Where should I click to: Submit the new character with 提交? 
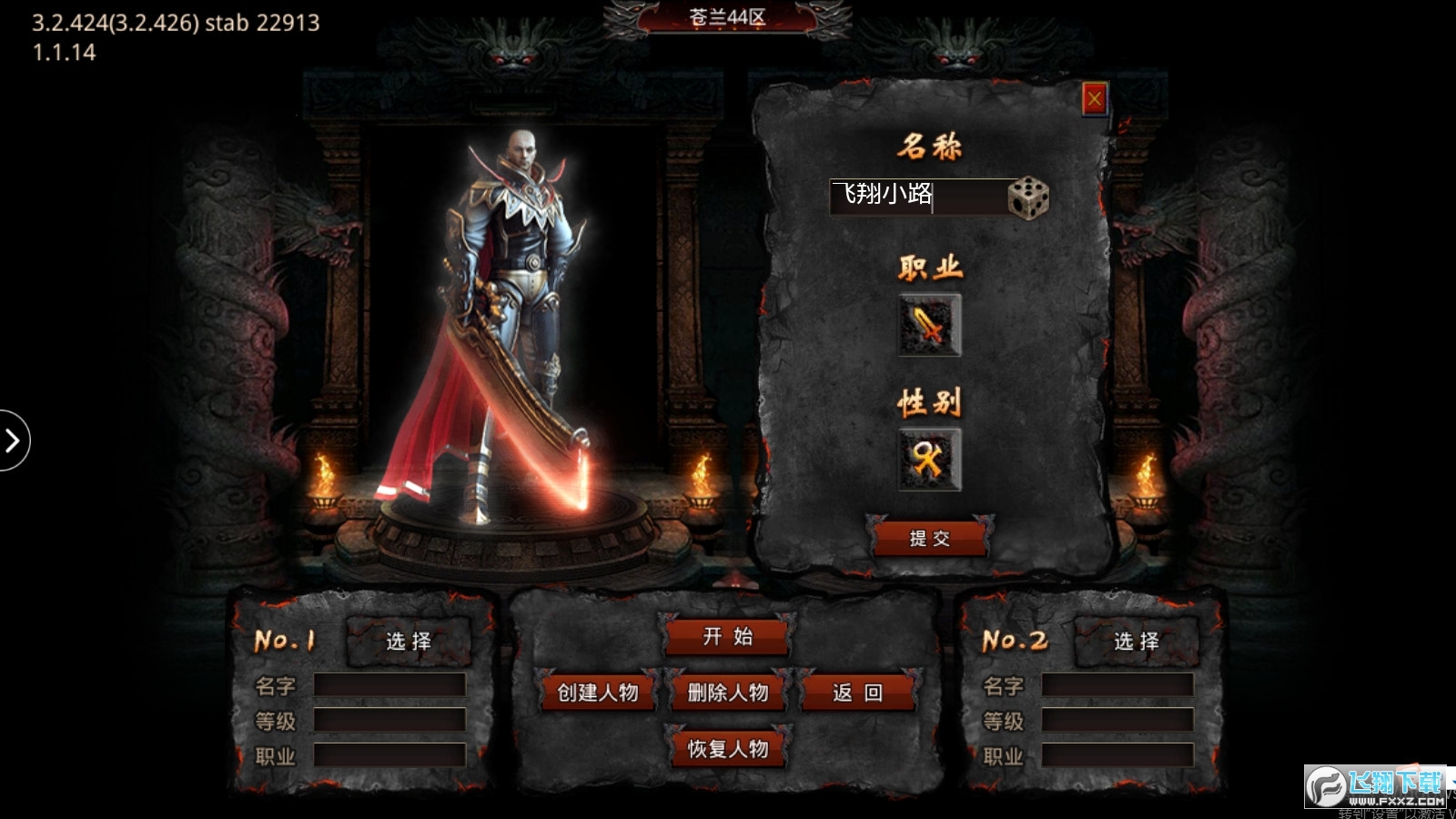(x=929, y=539)
